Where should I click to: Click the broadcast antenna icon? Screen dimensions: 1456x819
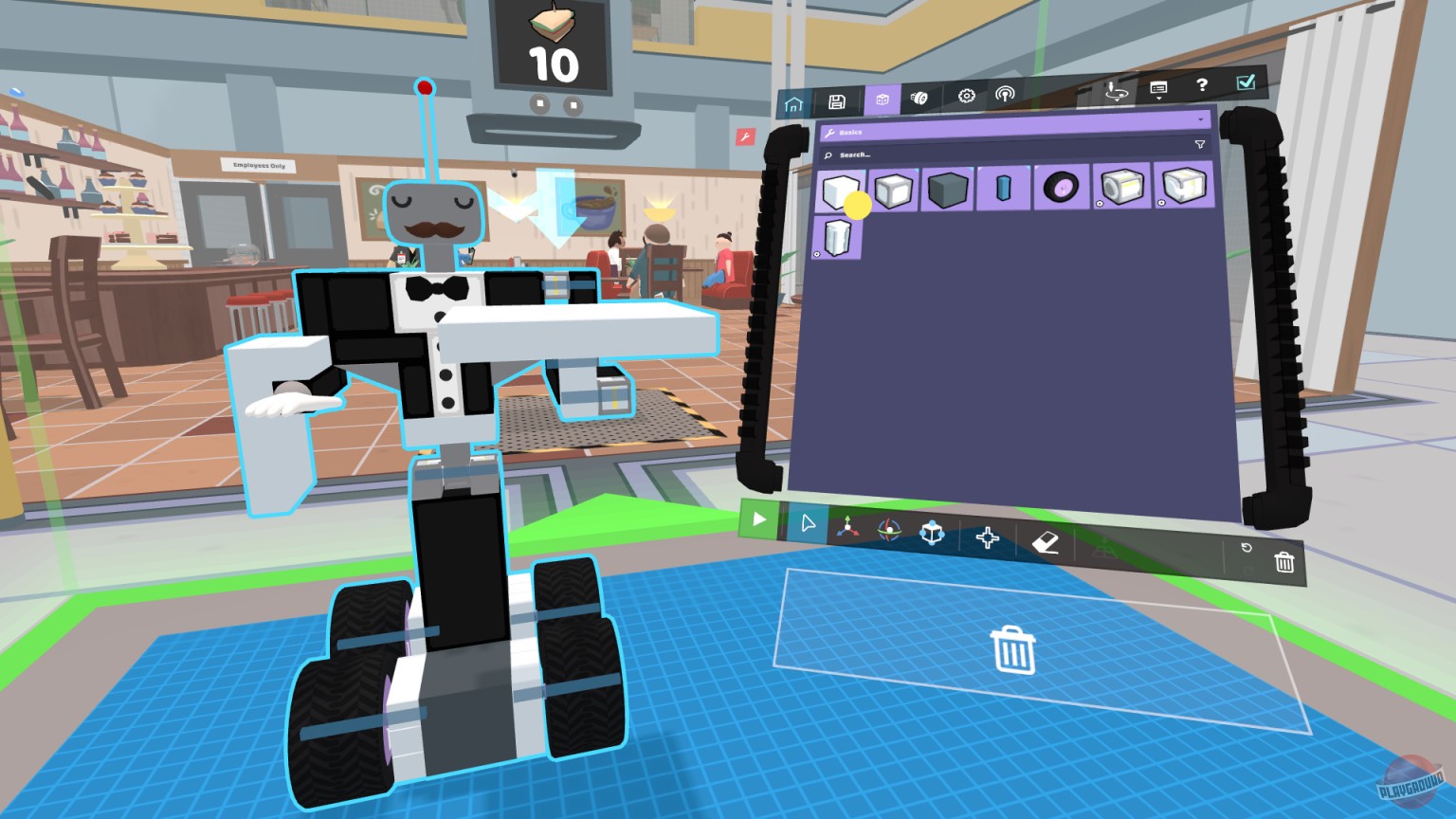1005,95
